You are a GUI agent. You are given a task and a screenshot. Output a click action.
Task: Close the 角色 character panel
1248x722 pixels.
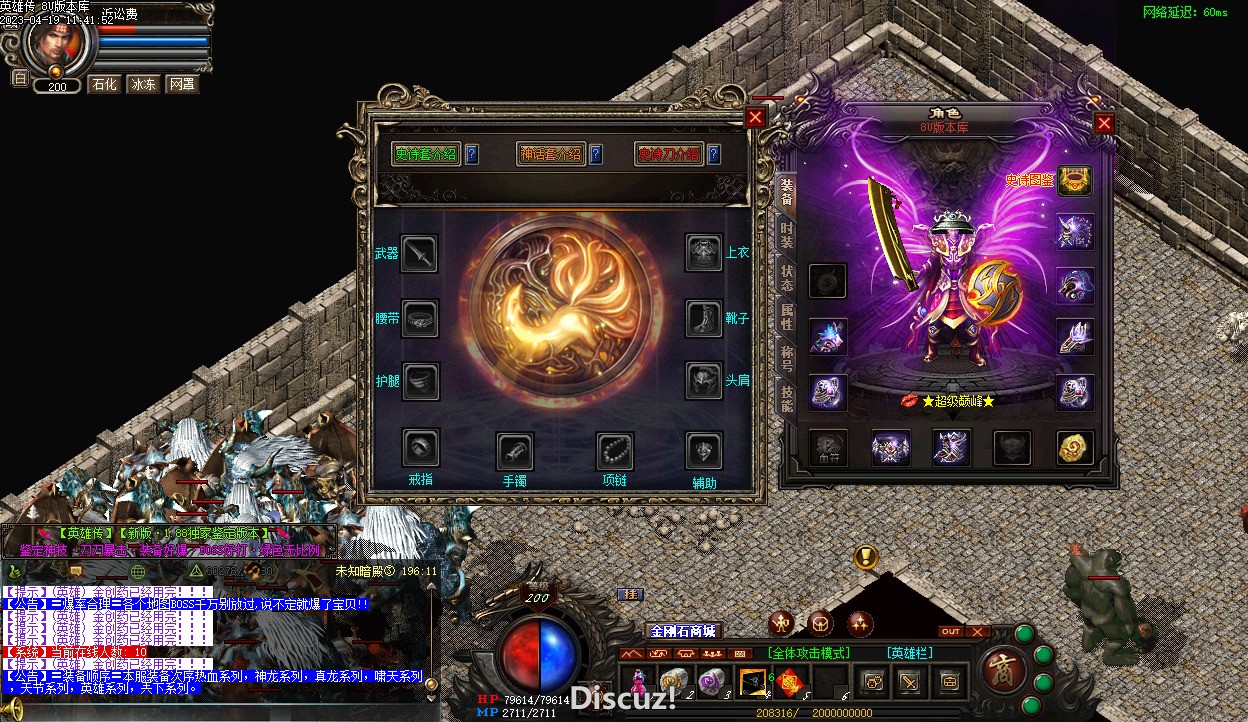[x=1104, y=123]
